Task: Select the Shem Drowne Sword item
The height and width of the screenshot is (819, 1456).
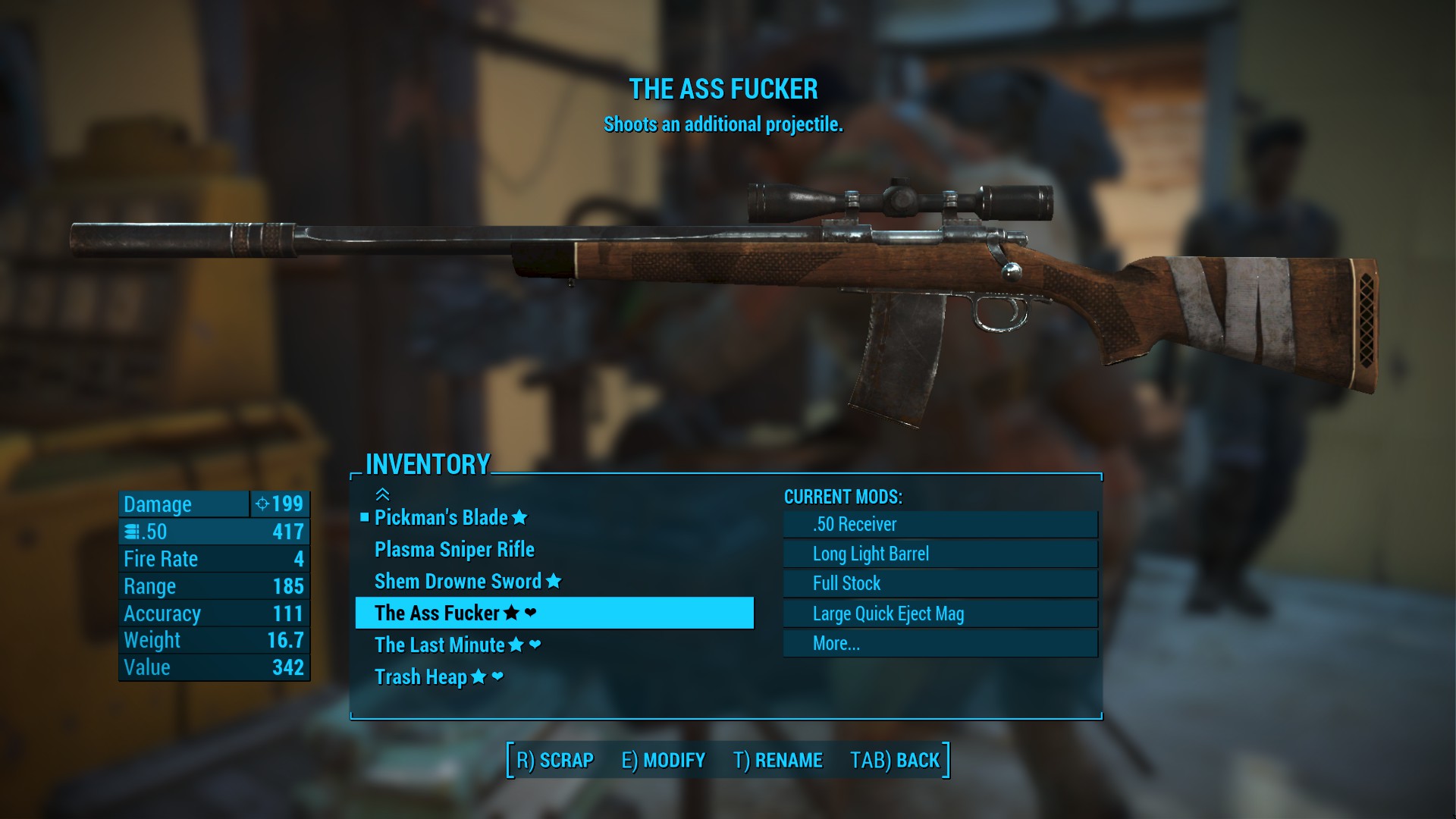Action: click(x=458, y=582)
